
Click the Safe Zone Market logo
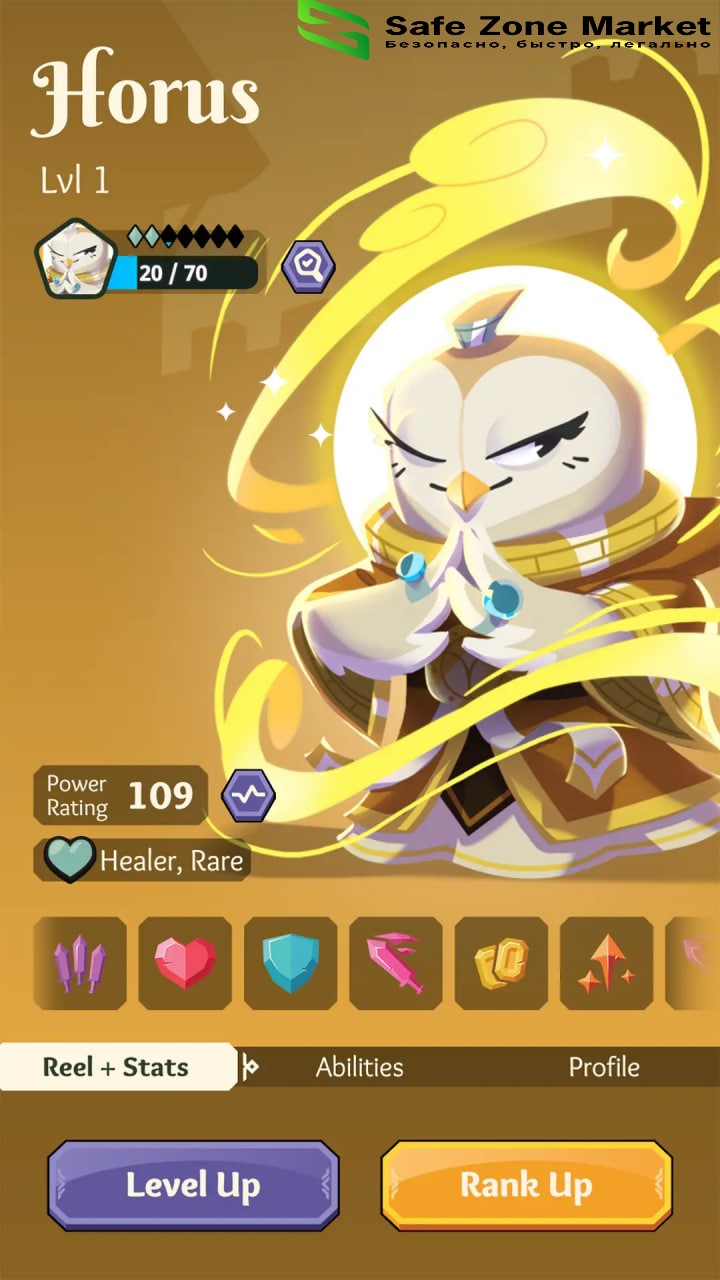click(334, 28)
